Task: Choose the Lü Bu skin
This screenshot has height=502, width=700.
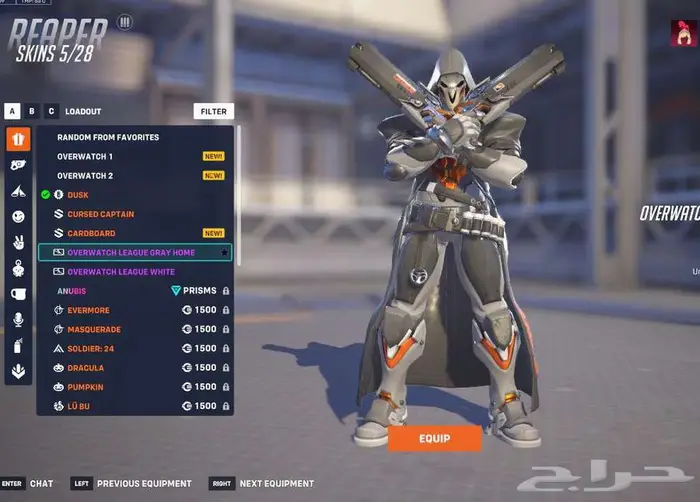Action: (x=80, y=406)
